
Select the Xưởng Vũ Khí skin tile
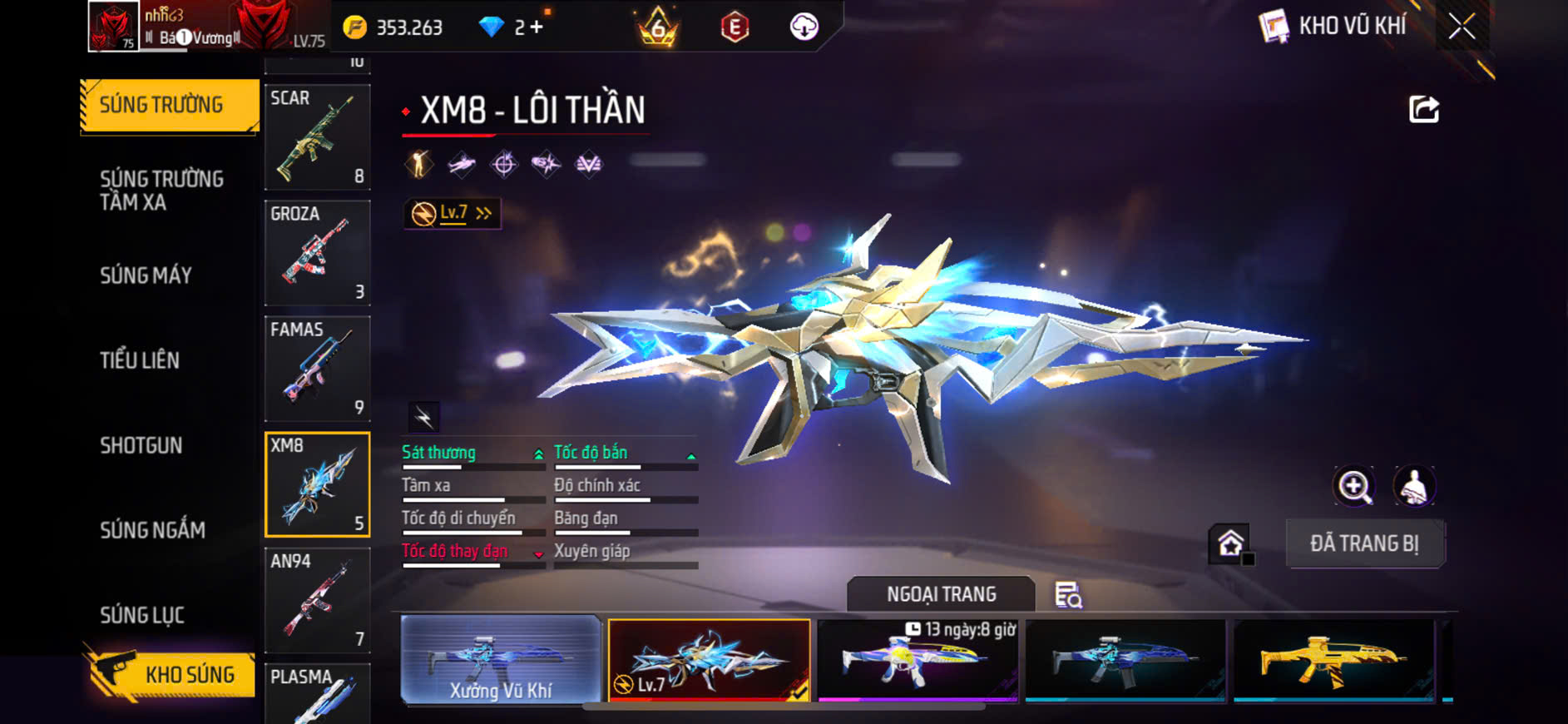coord(501,661)
